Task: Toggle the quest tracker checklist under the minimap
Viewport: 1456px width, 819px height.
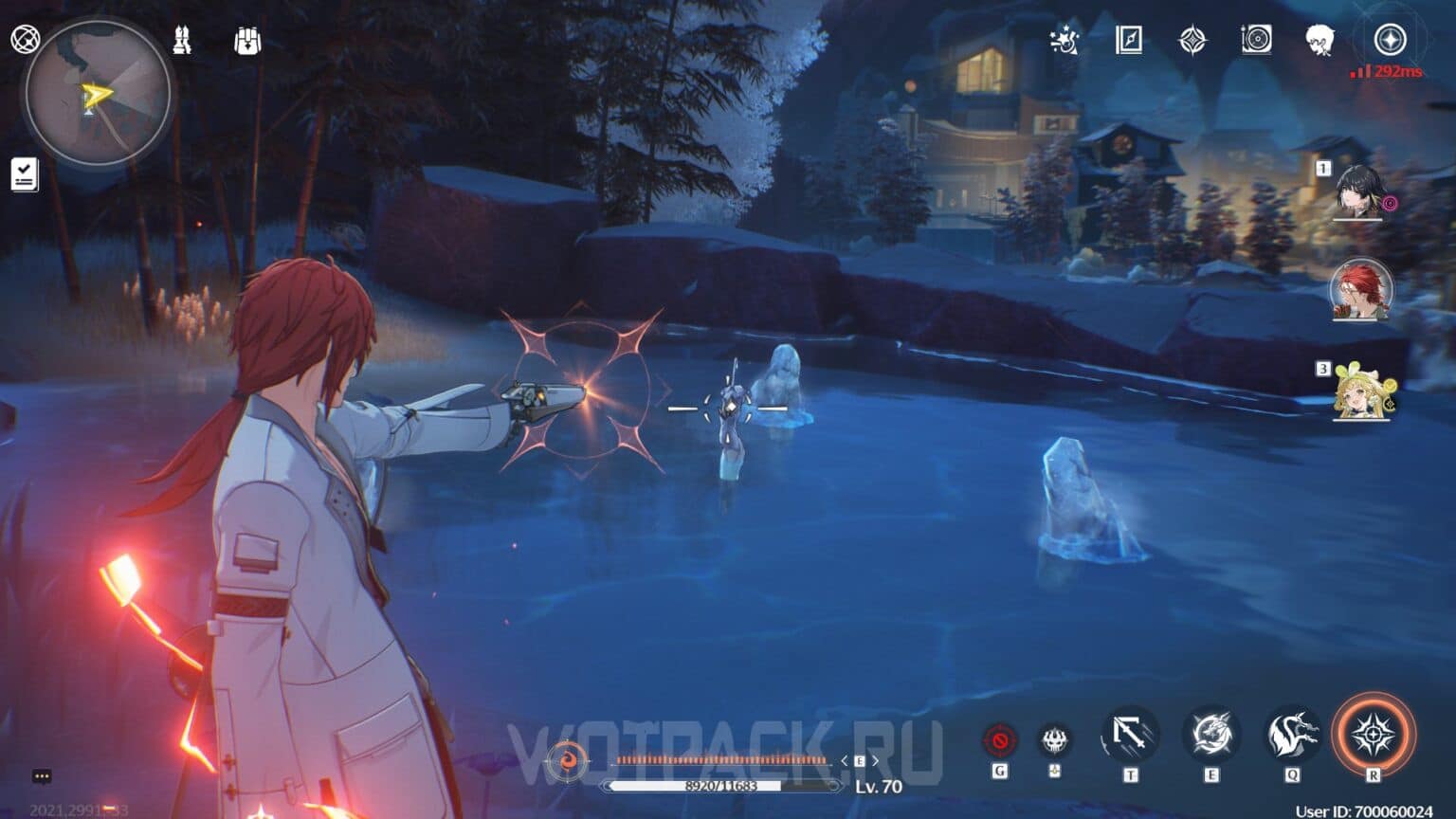Action: [24, 173]
